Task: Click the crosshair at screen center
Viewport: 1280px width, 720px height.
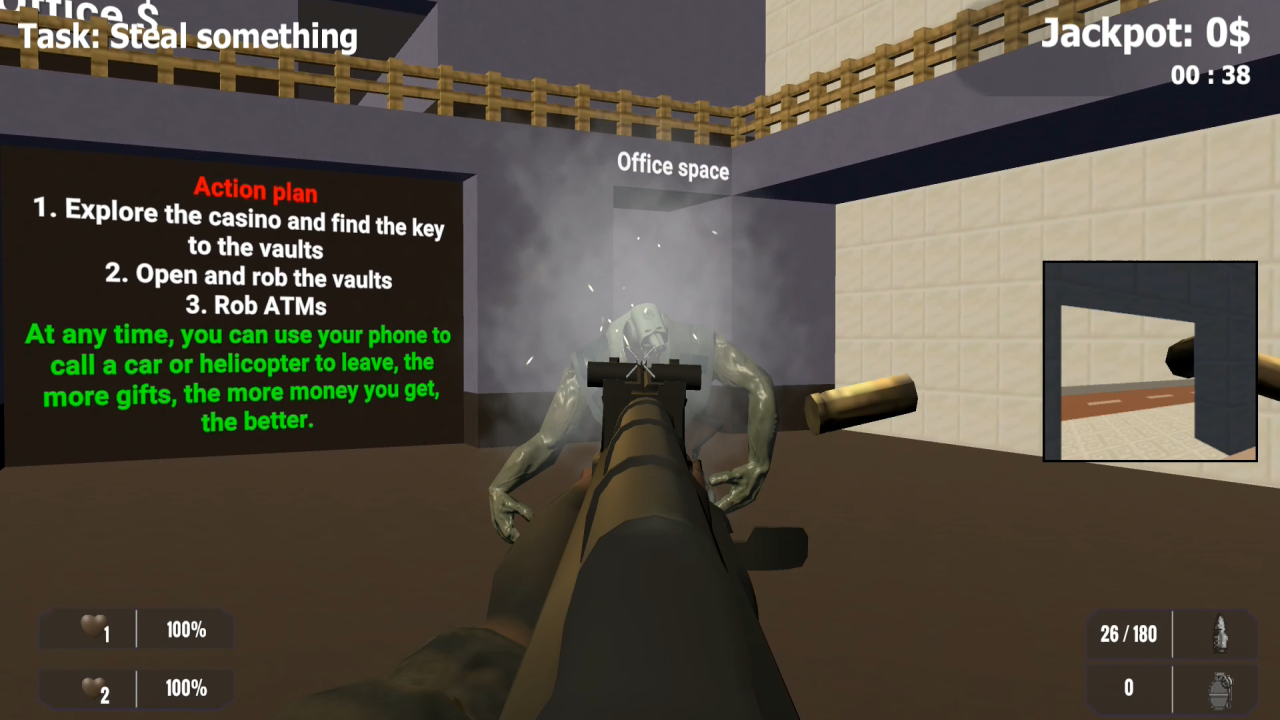Action: click(640, 362)
